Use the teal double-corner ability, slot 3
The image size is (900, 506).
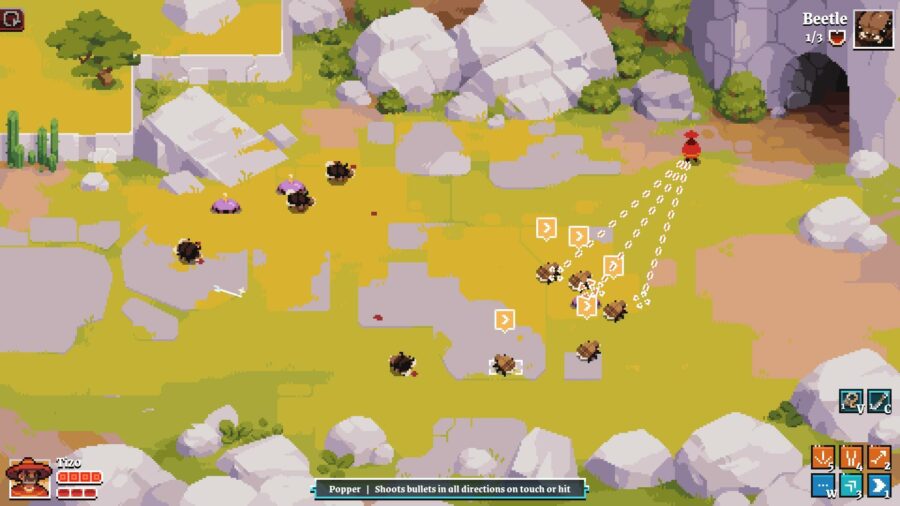click(x=851, y=486)
